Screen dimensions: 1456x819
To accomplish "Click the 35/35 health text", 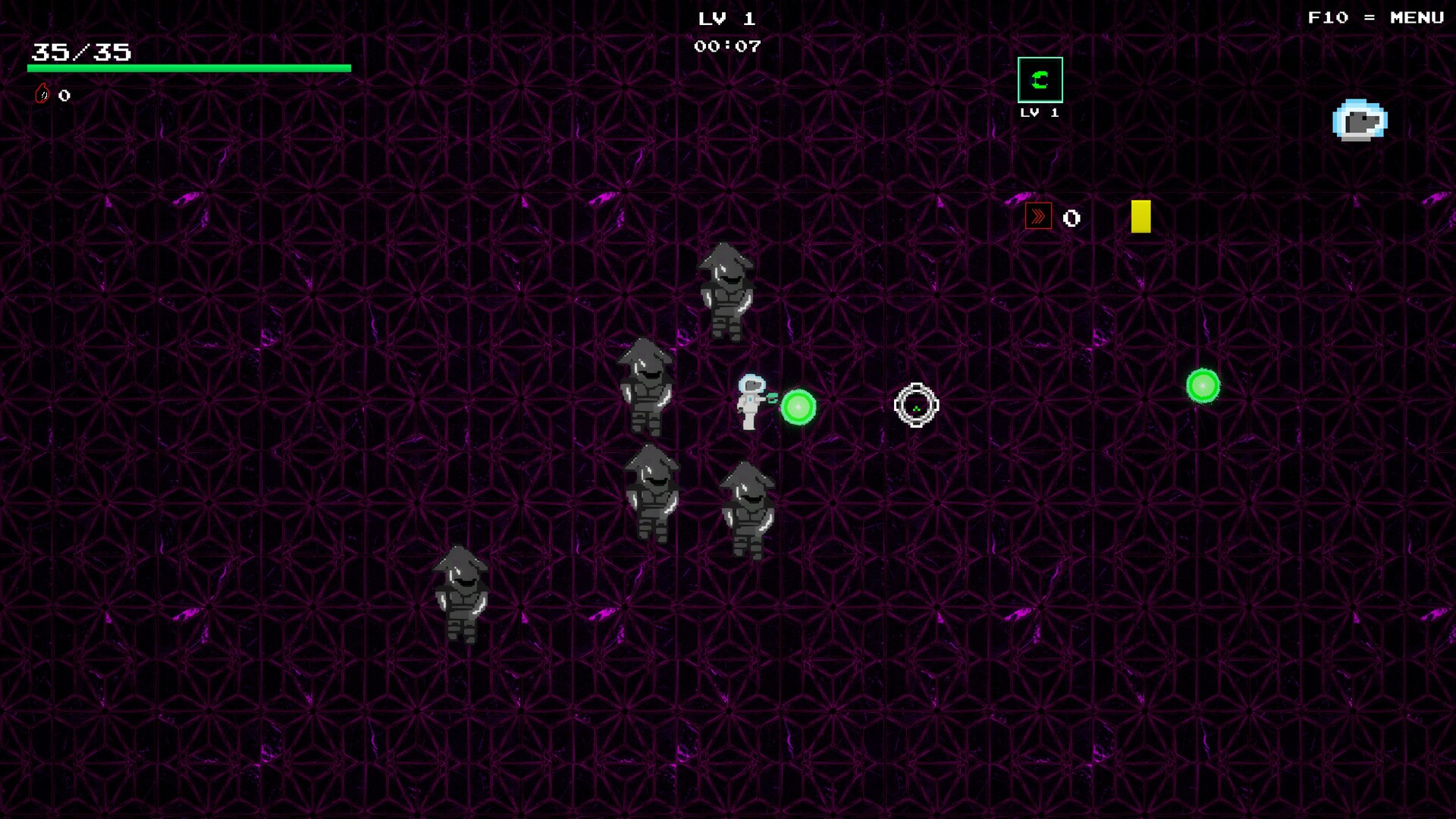I will 78,52.
